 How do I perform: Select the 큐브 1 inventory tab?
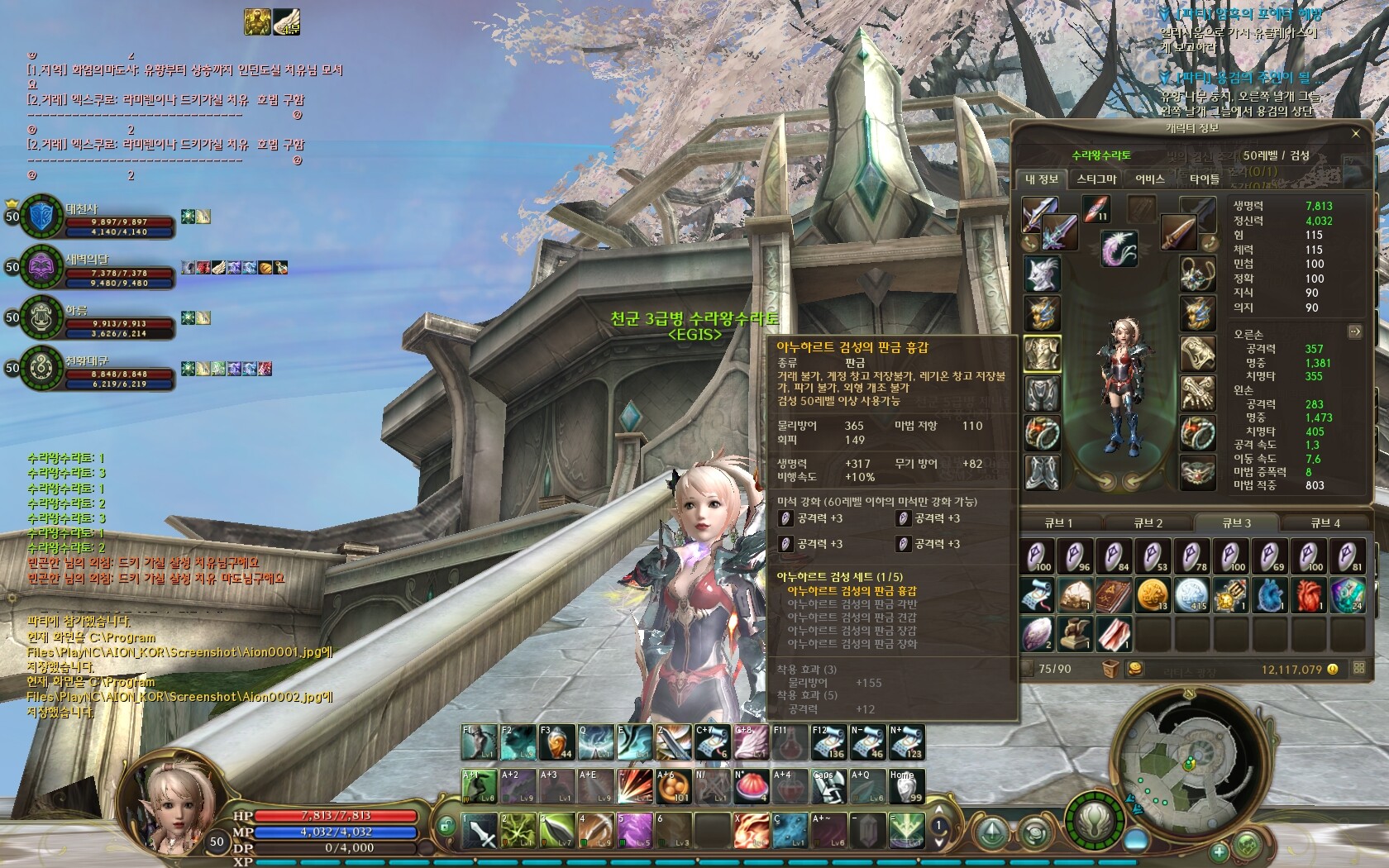click(1058, 522)
